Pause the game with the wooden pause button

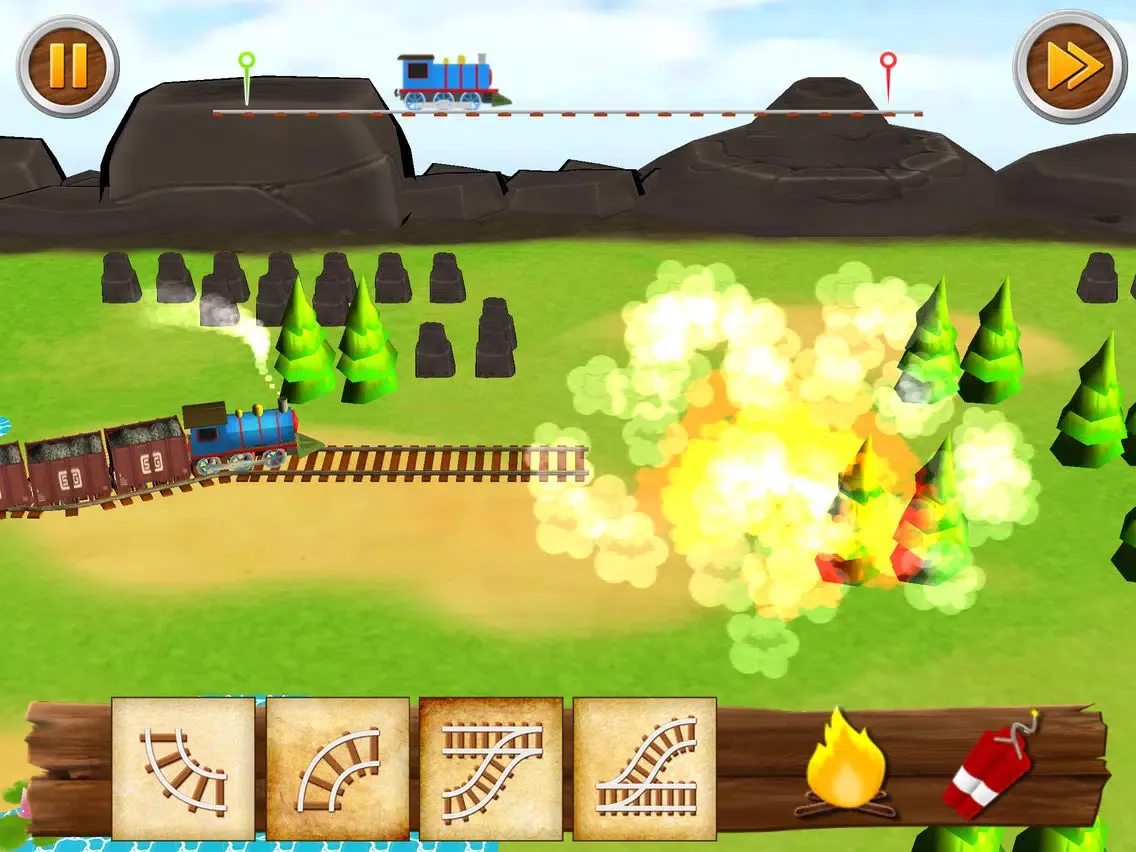tap(67, 65)
